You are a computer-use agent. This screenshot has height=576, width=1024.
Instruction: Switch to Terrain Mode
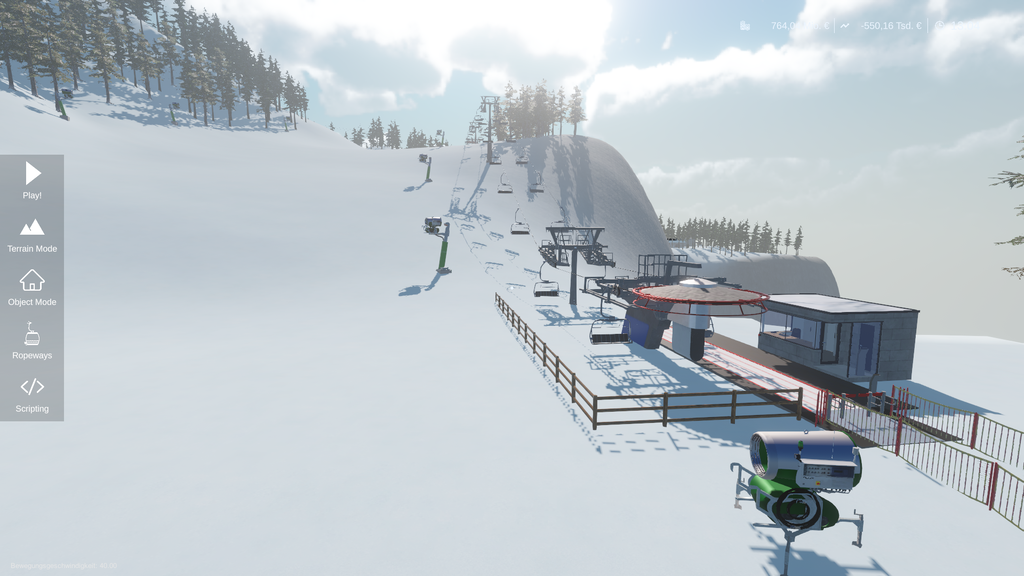pos(32,234)
